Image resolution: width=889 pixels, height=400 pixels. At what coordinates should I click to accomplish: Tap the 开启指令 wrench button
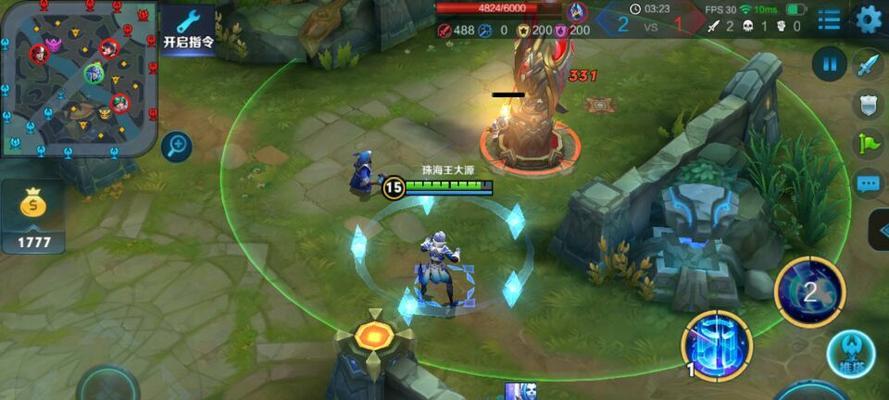[x=188, y=28]
